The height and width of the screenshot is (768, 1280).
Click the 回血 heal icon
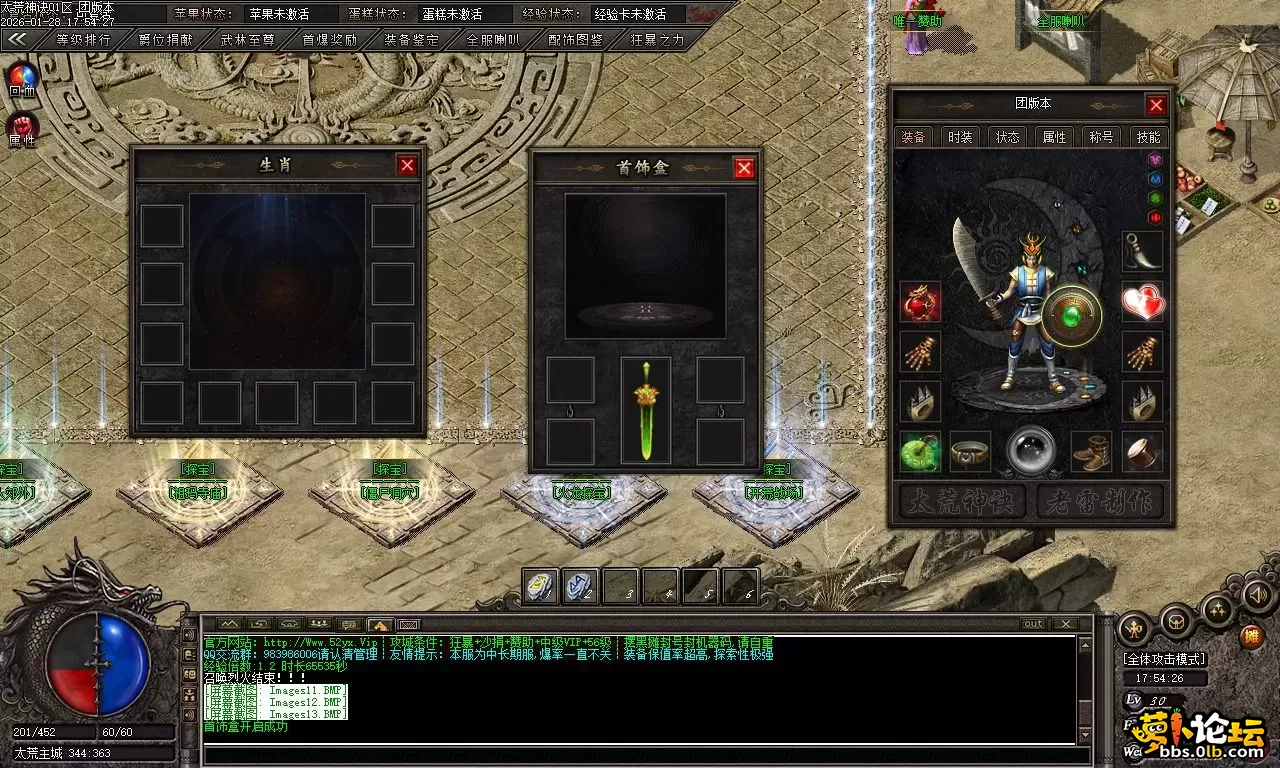click(x=22, y=79)
